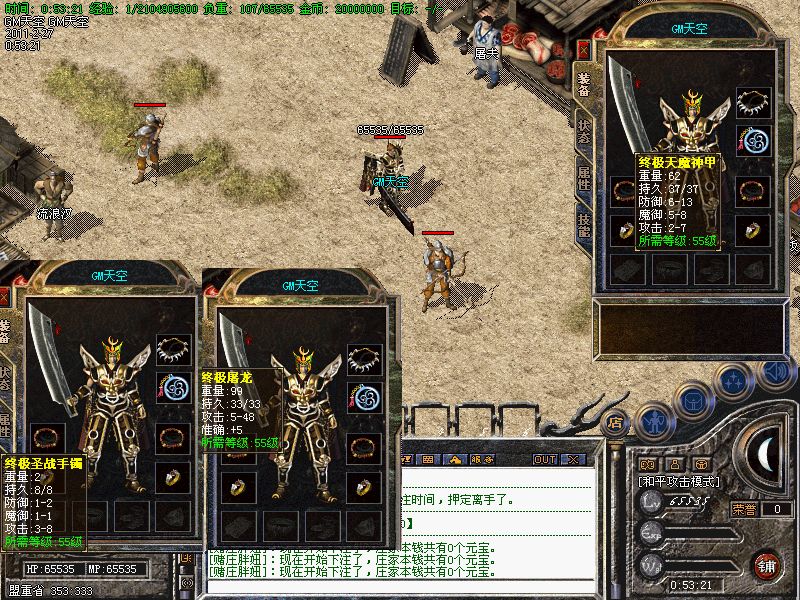The image size is (800, 600).
Task: Select the fanged necklace slot in top-right panel
Action: 753,102
